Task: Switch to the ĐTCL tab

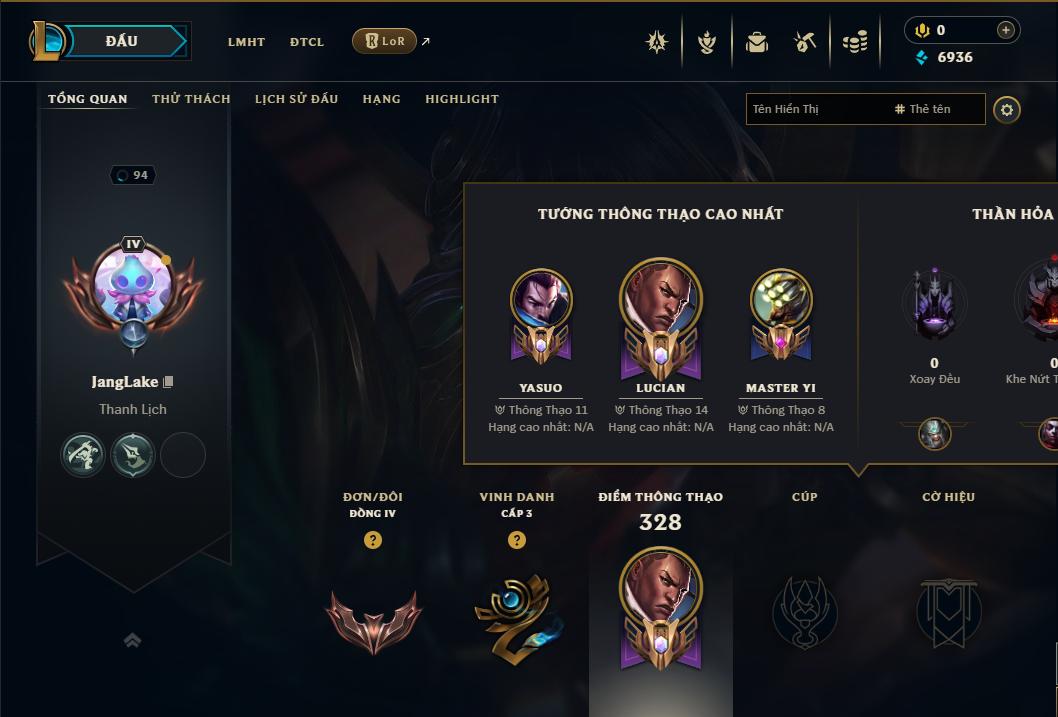Action: point(307,42)
